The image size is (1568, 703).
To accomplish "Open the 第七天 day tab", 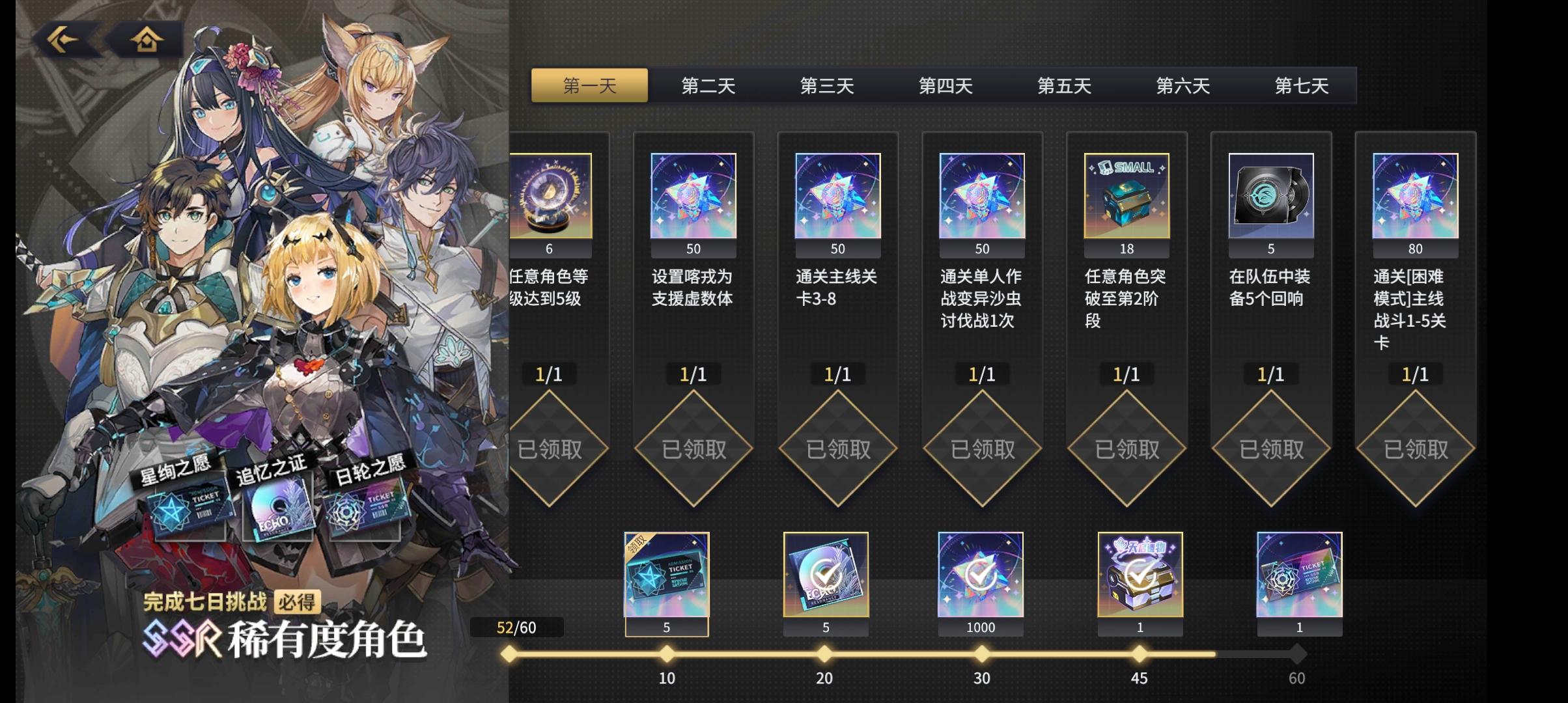I will tap(1301, 85).
